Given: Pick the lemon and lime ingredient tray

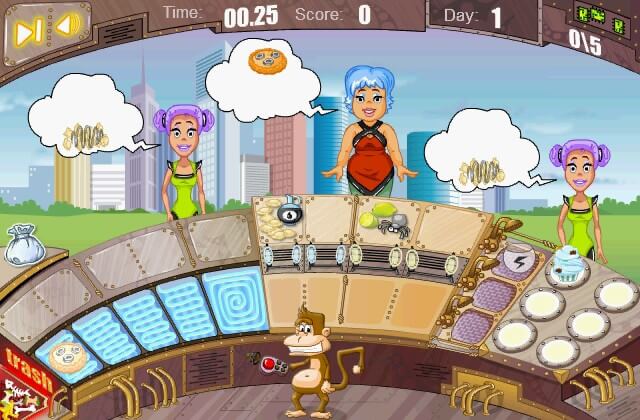Looking at the screenshot, I should [372, 216].
